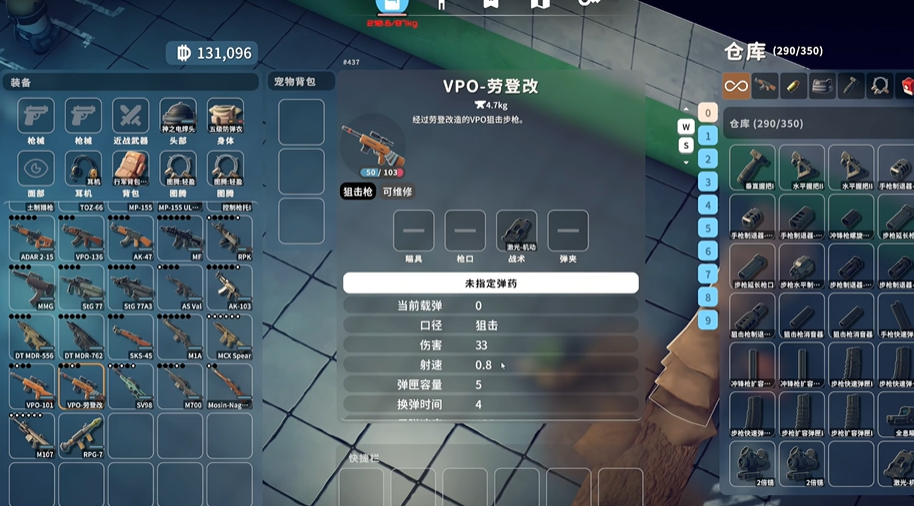Select the AS Val weapon slot
This screenshot has height=506, width=914.
point(179,287)
